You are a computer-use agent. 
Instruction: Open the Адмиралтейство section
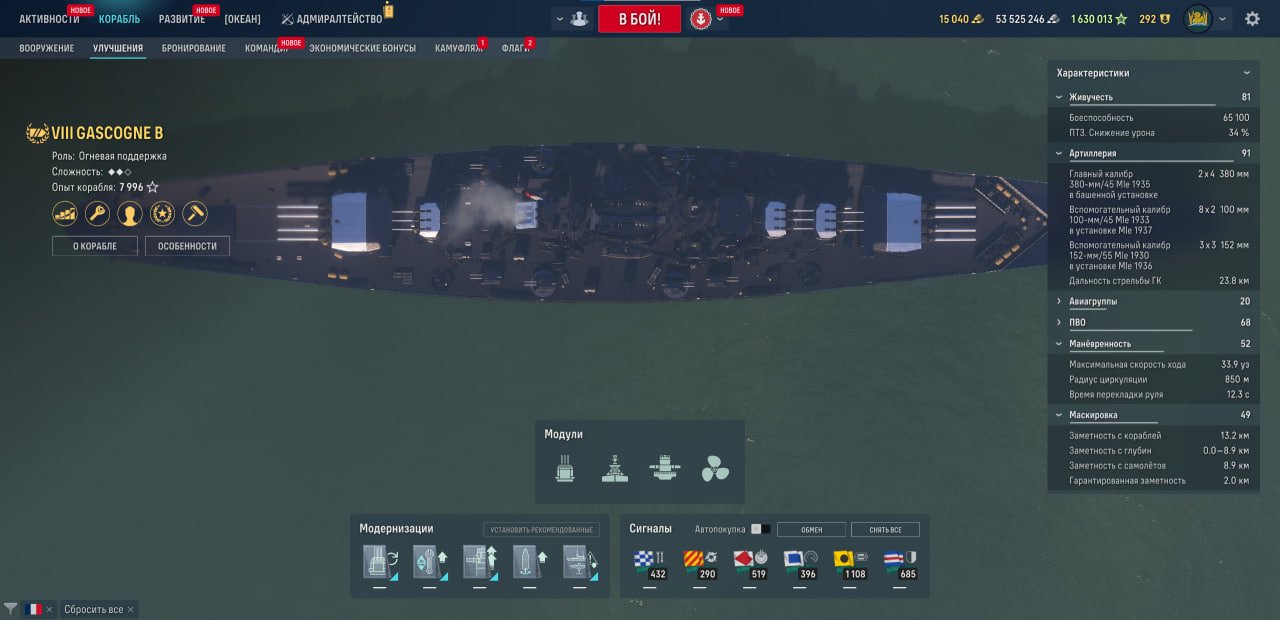click(331, 19)
